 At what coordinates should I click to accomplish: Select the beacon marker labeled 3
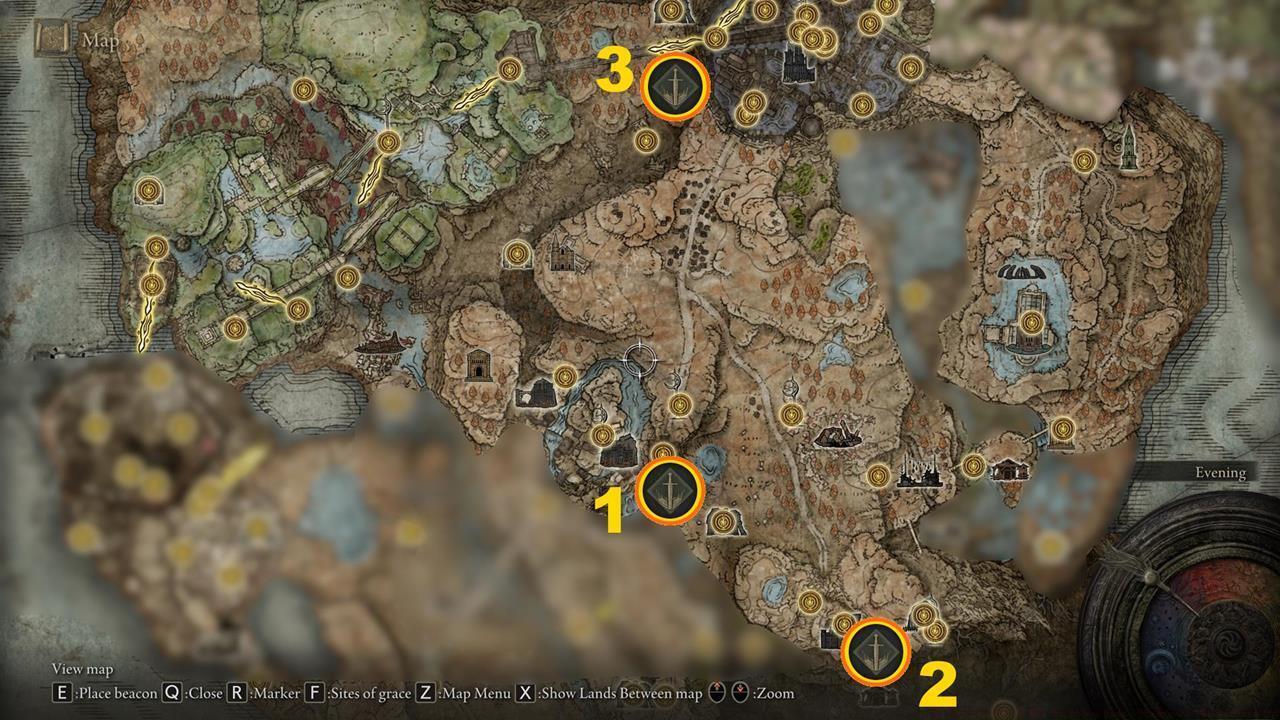click(x=675, y=88)
